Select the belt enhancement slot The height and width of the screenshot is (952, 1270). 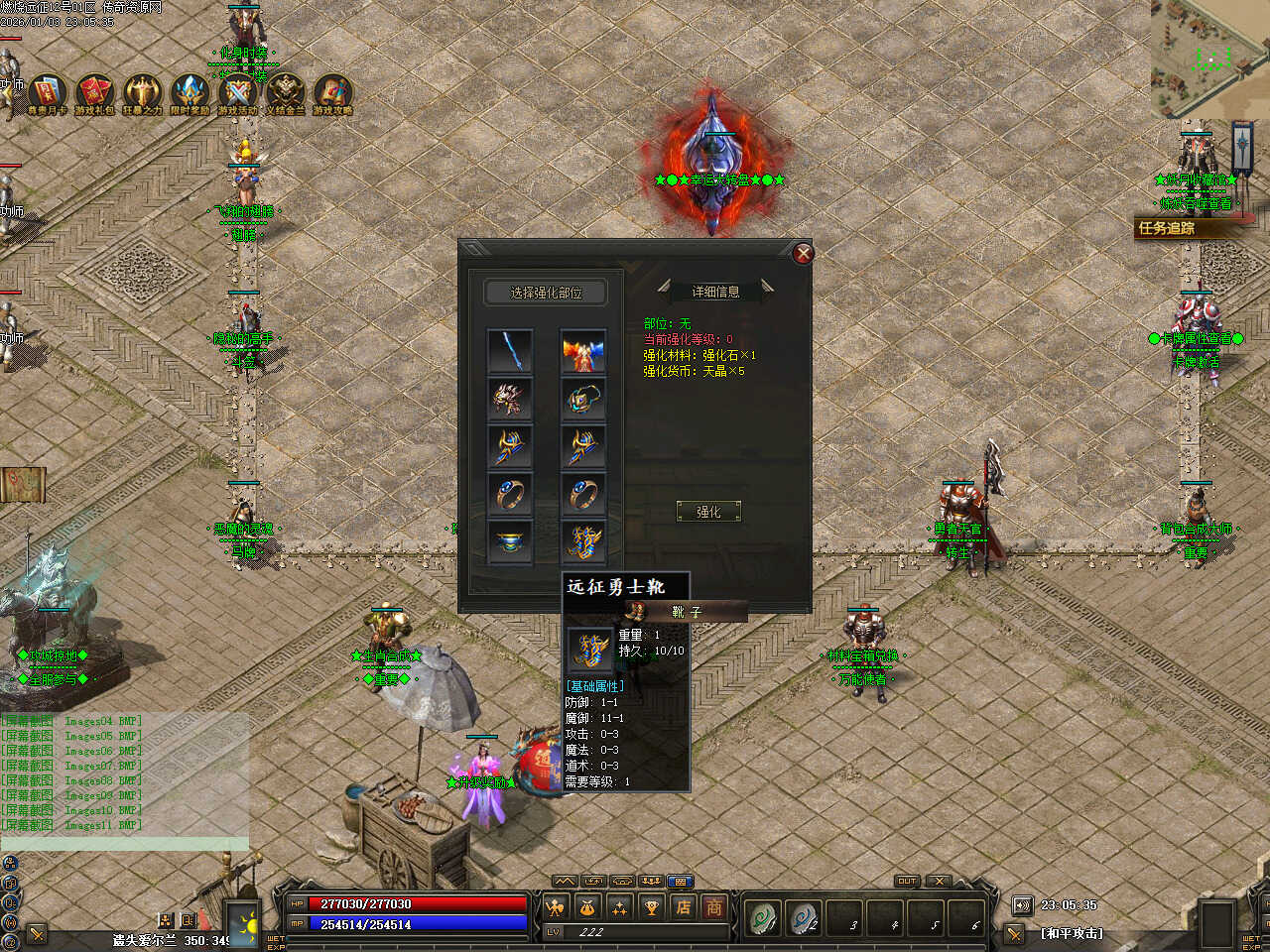click(510, 541)
